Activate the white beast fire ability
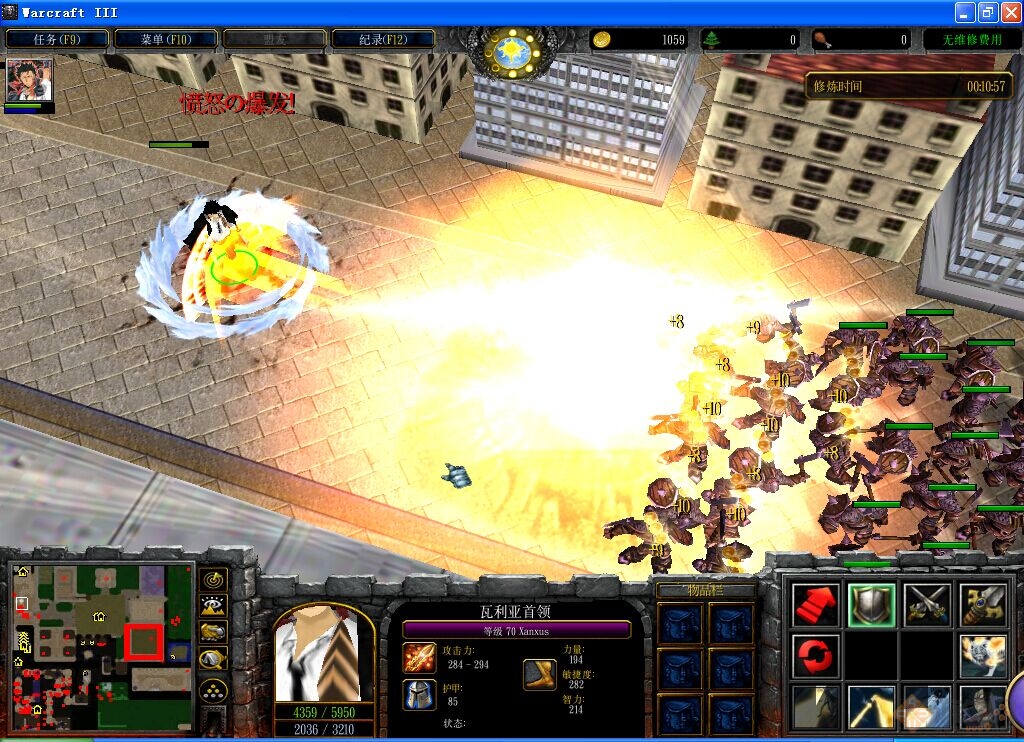1024x742 pixels. point(983,656)
